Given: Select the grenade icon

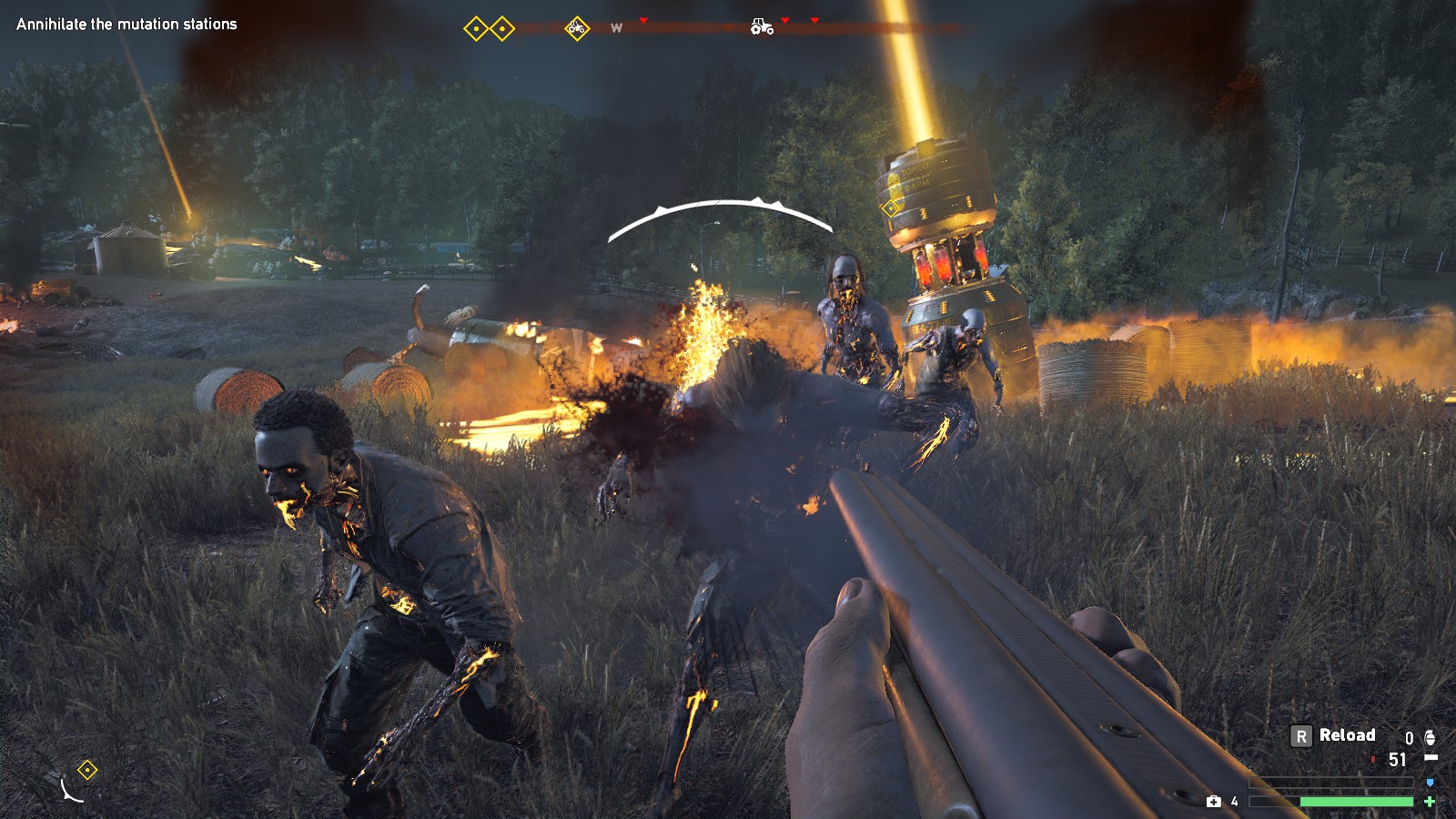Looking at the screenshot, I should coord(1430,737).
